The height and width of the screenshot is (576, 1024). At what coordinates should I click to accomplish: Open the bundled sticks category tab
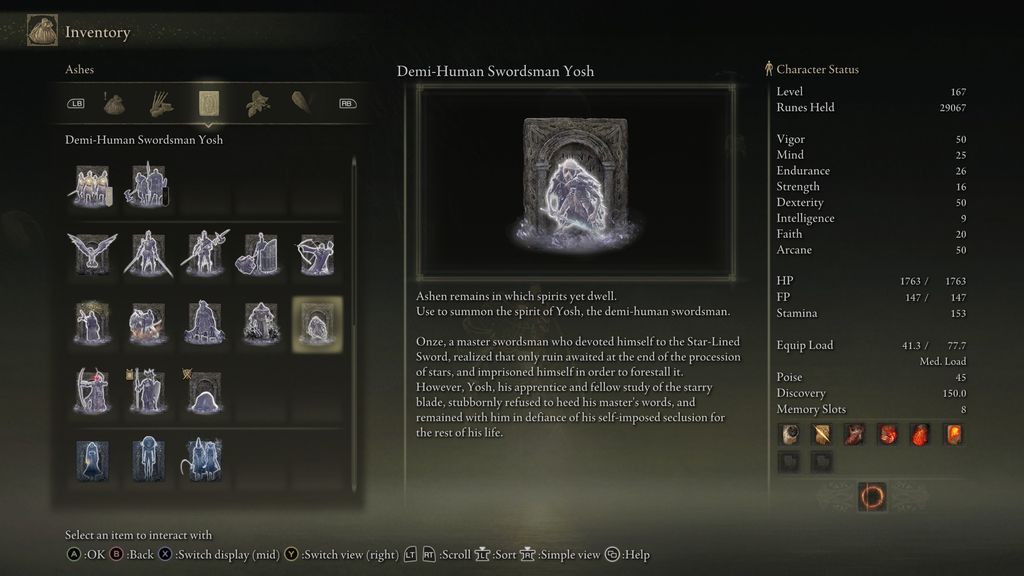click(162, 103)
